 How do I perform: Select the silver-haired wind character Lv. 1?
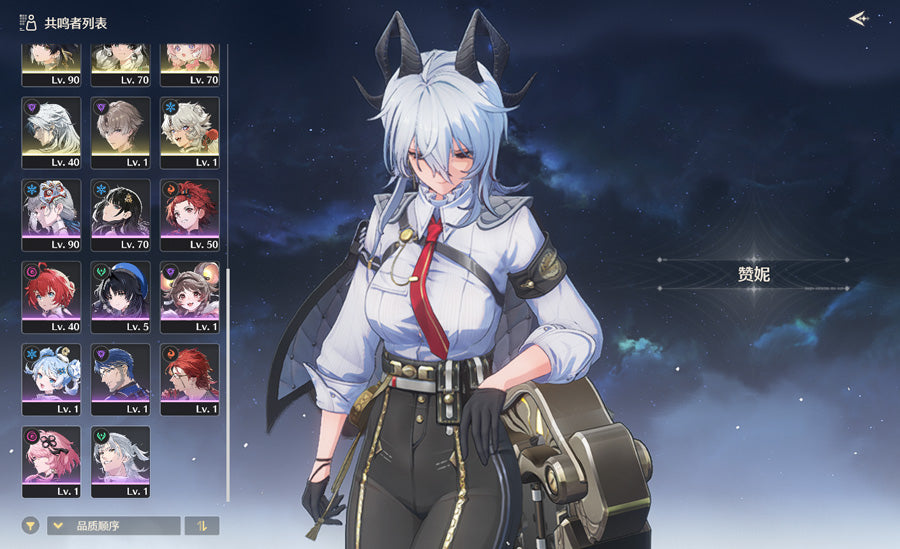tap(121, 461)
